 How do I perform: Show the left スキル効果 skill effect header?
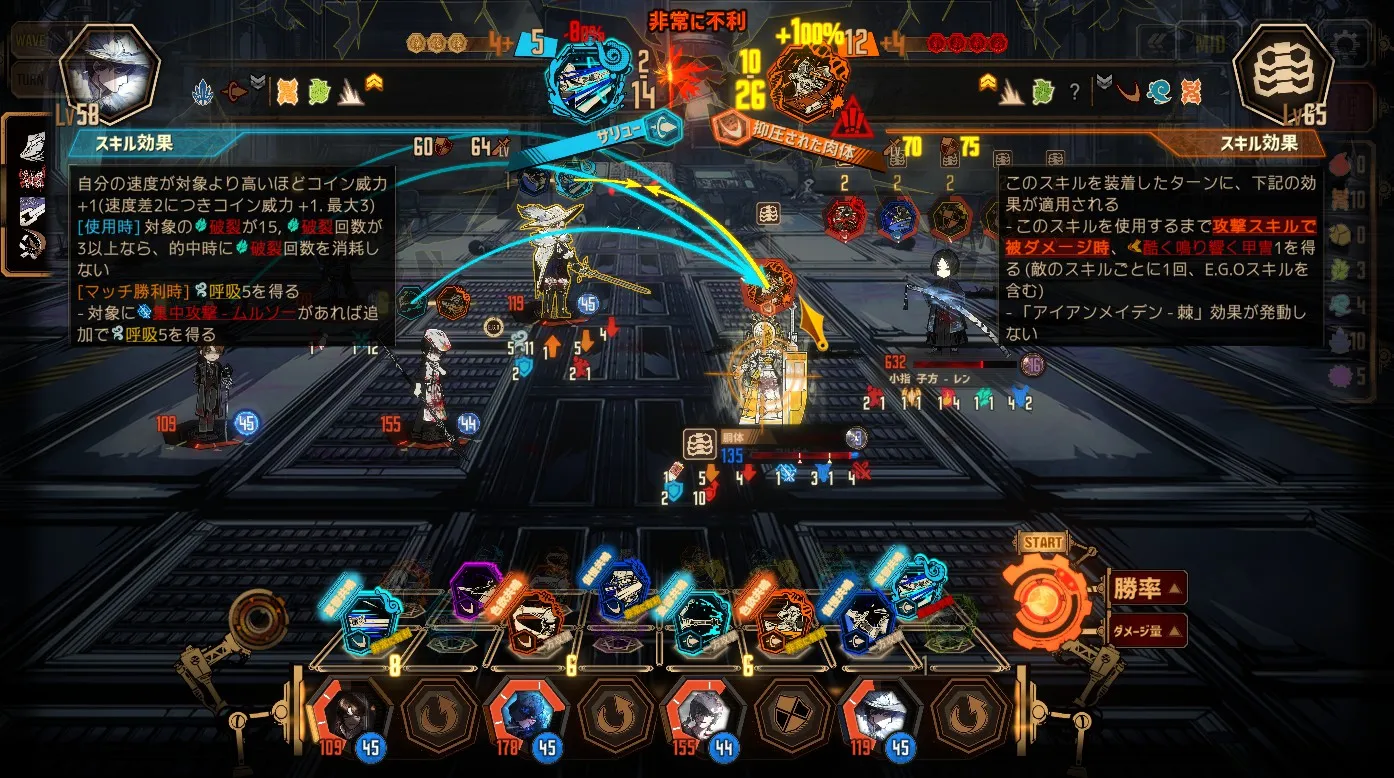(x=134, y=143)
